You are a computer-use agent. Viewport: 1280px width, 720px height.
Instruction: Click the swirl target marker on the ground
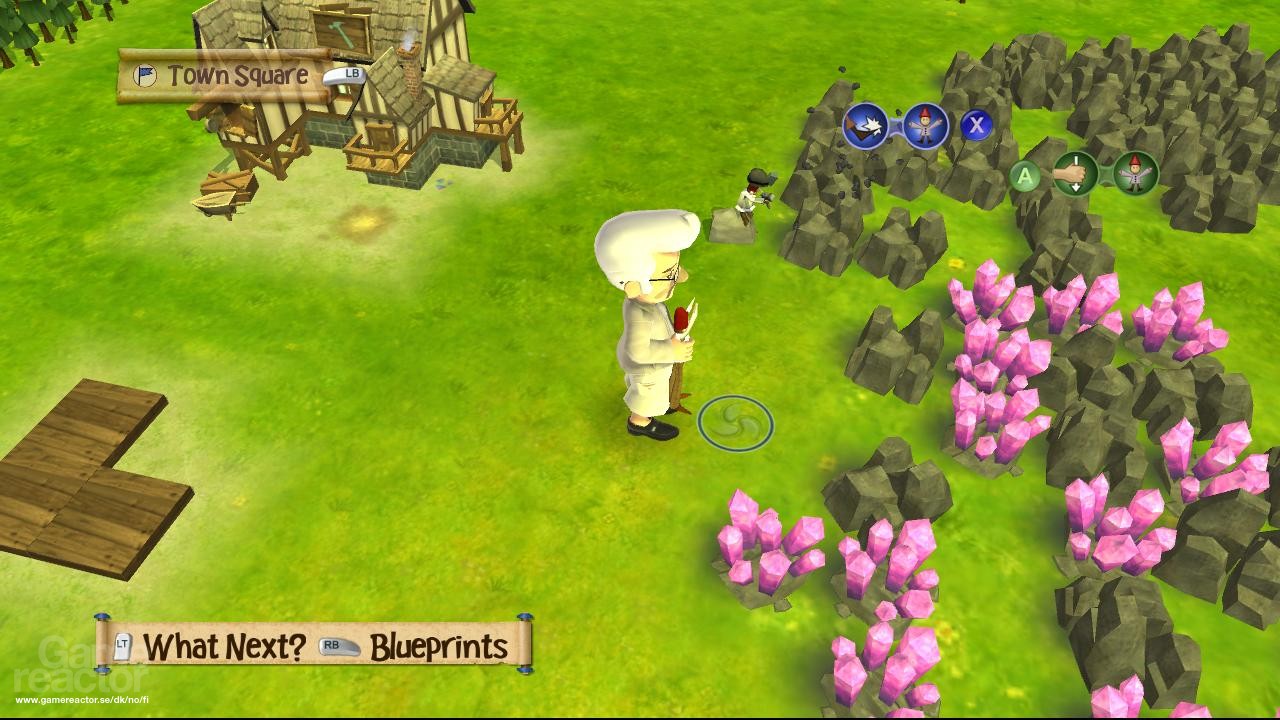point(737,421)
